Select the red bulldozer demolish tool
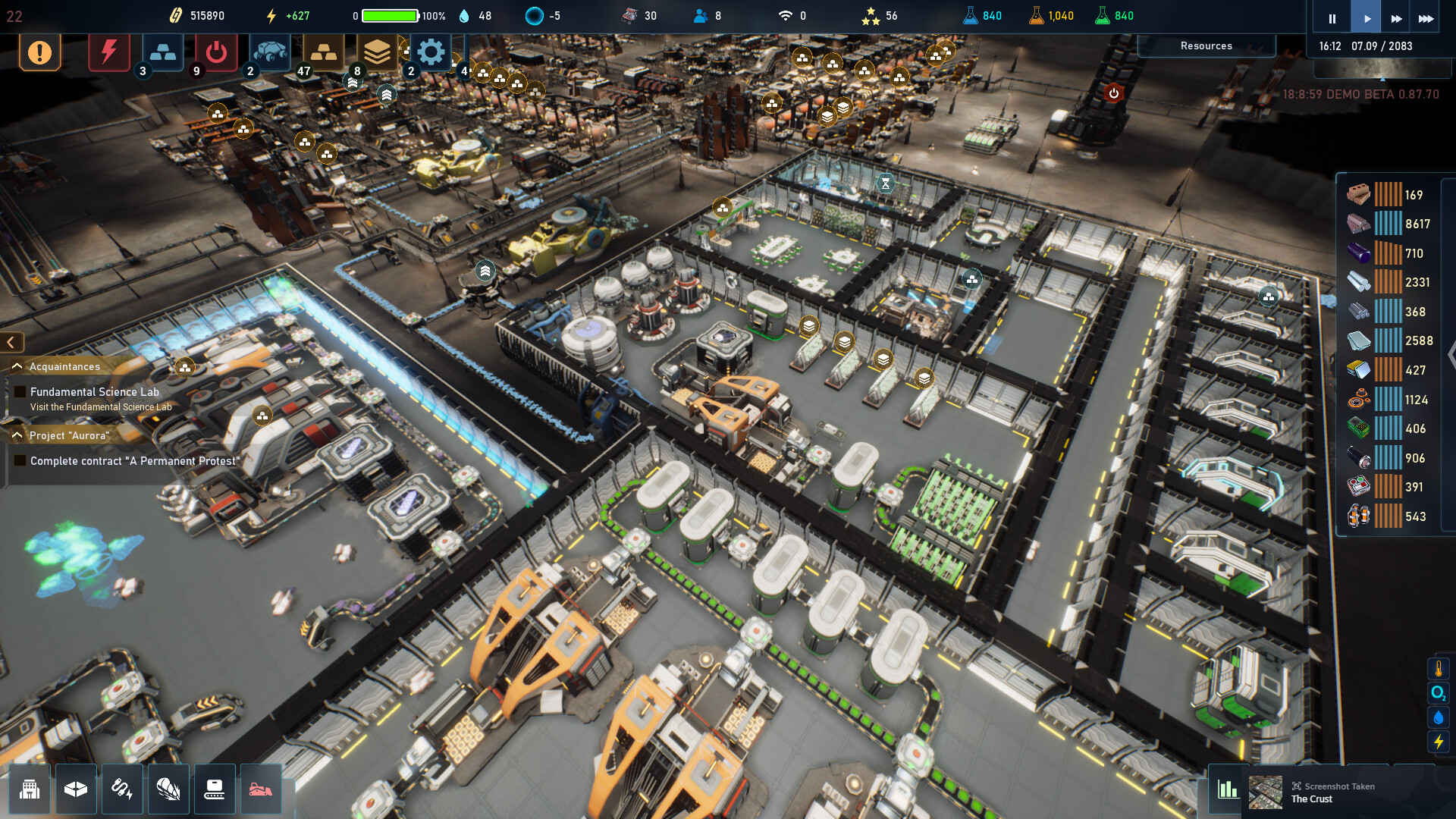1456x819 pixels. [x=262, y=789]
